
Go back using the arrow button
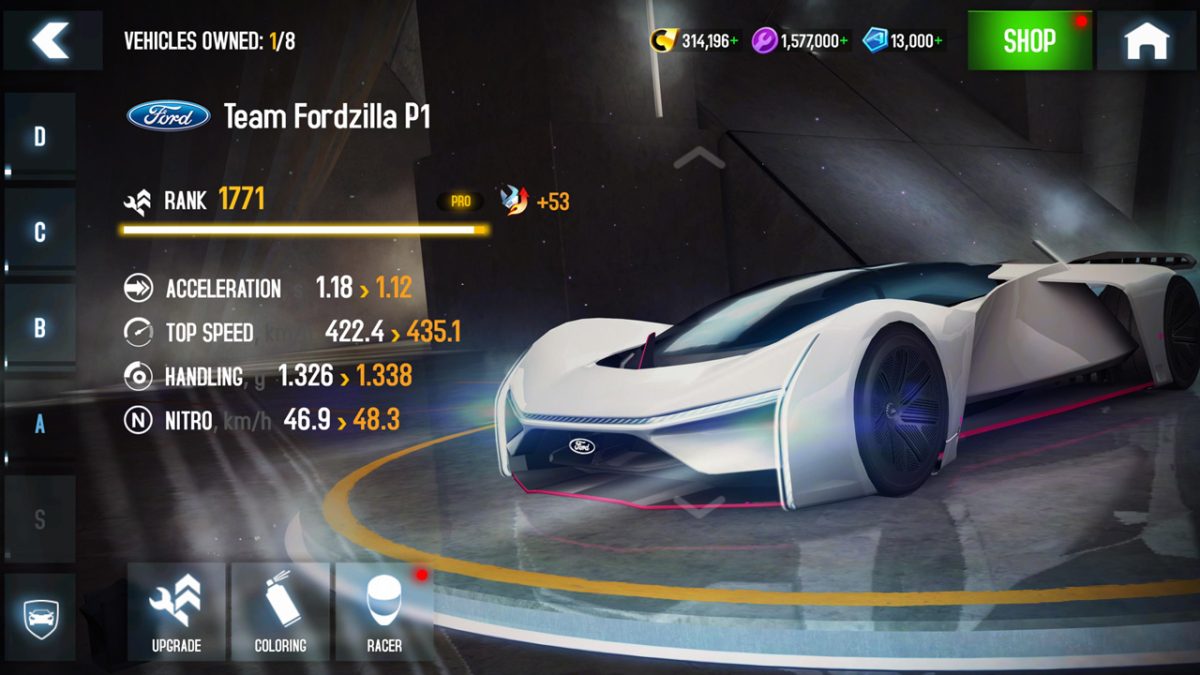51,40
